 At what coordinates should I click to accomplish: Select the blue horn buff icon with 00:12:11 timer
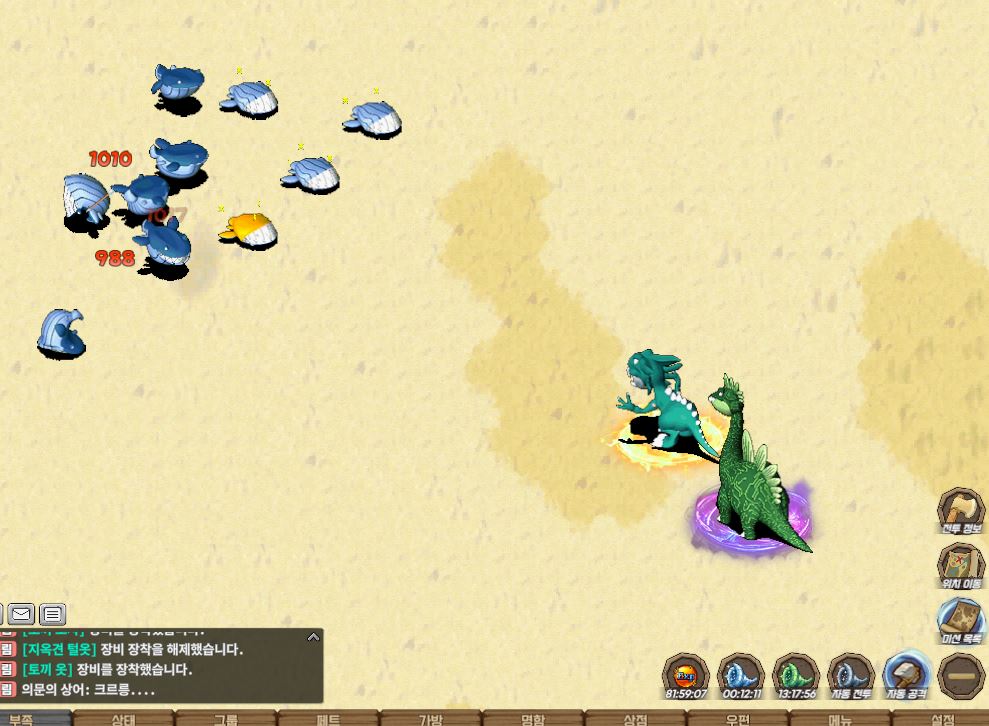(741, 676)
